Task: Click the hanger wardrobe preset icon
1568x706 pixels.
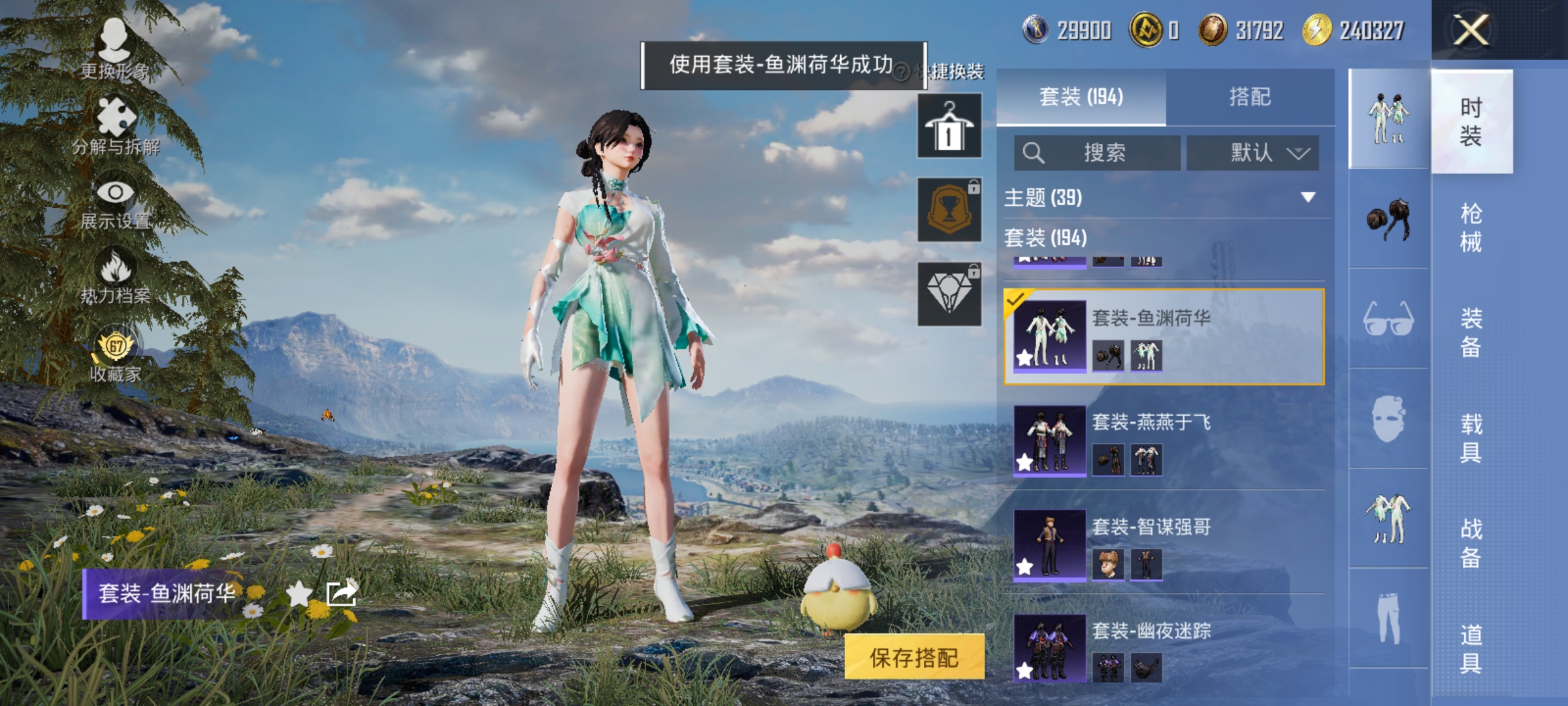Action: (949, 124)
